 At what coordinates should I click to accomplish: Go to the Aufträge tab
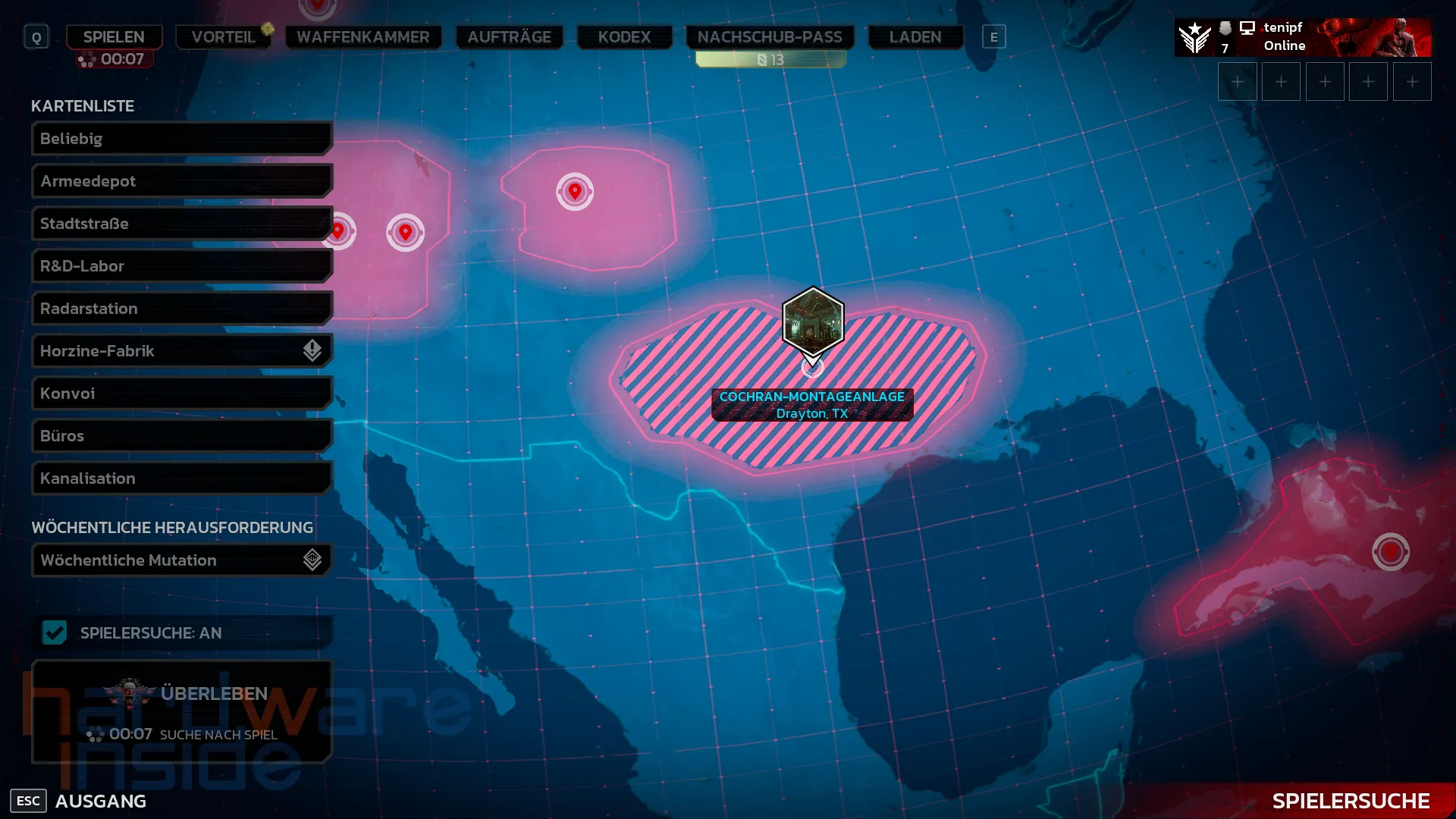[x=509, y=36]
